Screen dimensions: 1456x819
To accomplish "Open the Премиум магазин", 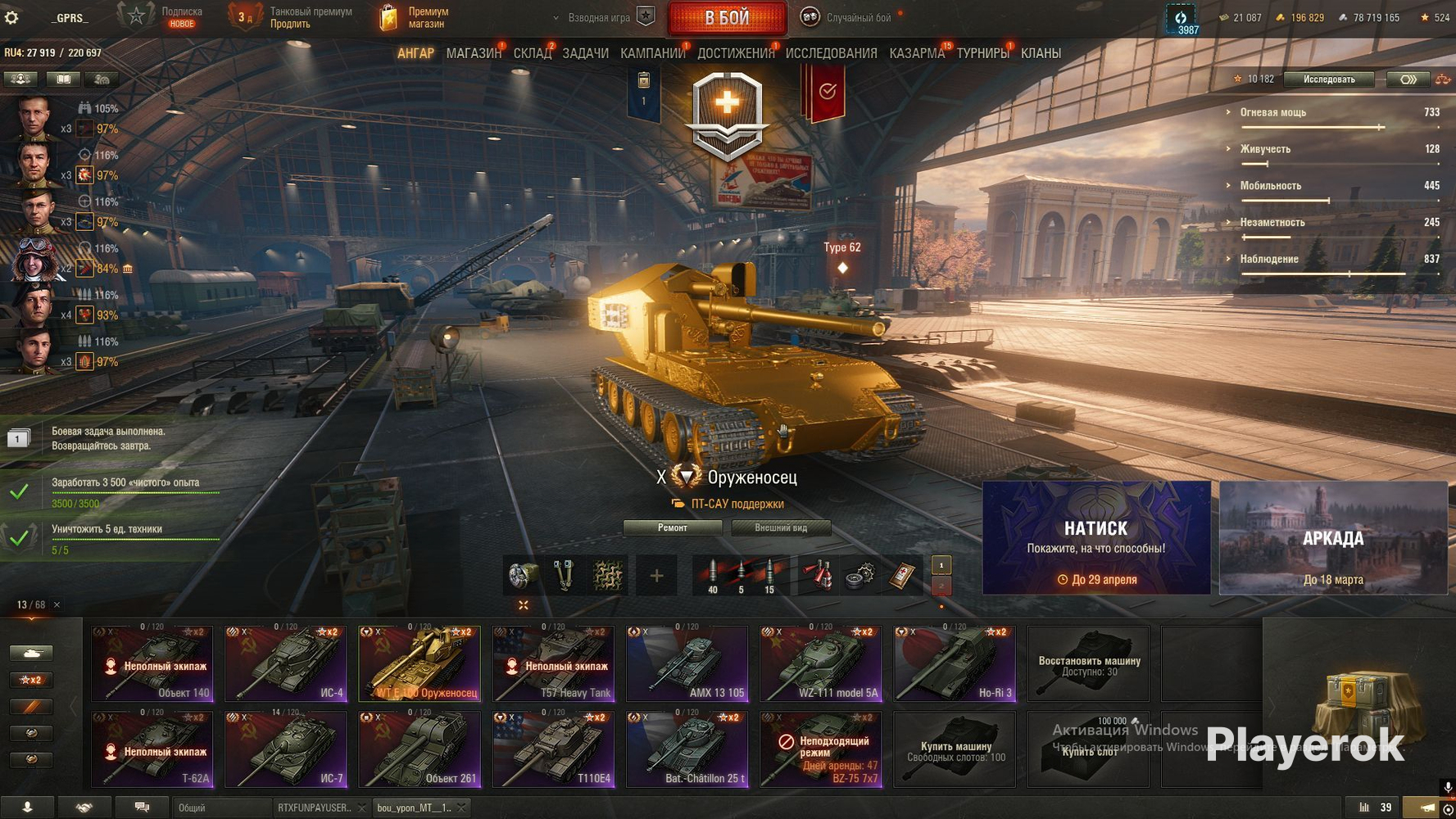I will point(416,17).
